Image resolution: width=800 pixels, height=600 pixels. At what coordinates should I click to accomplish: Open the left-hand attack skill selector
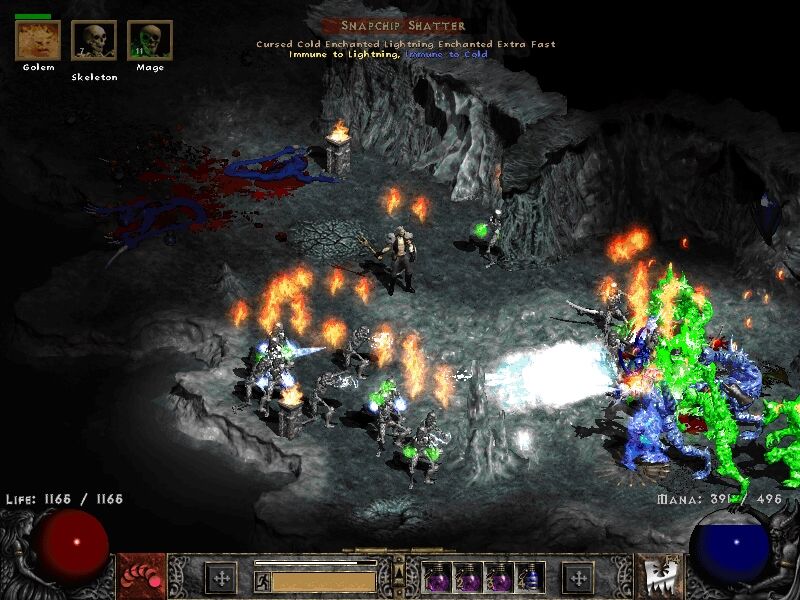click(x=138, y=577)
